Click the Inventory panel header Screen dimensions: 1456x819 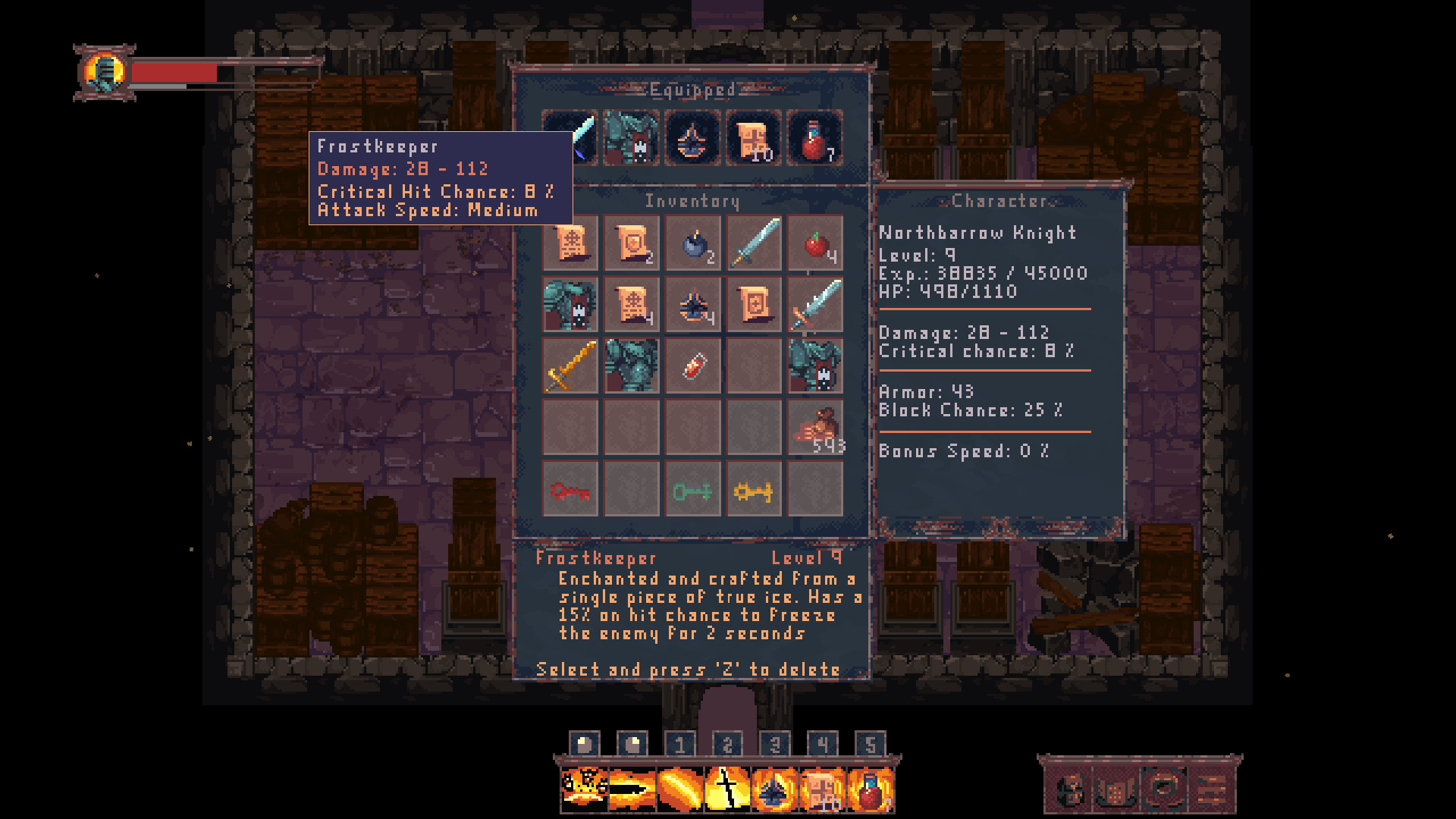692,202
